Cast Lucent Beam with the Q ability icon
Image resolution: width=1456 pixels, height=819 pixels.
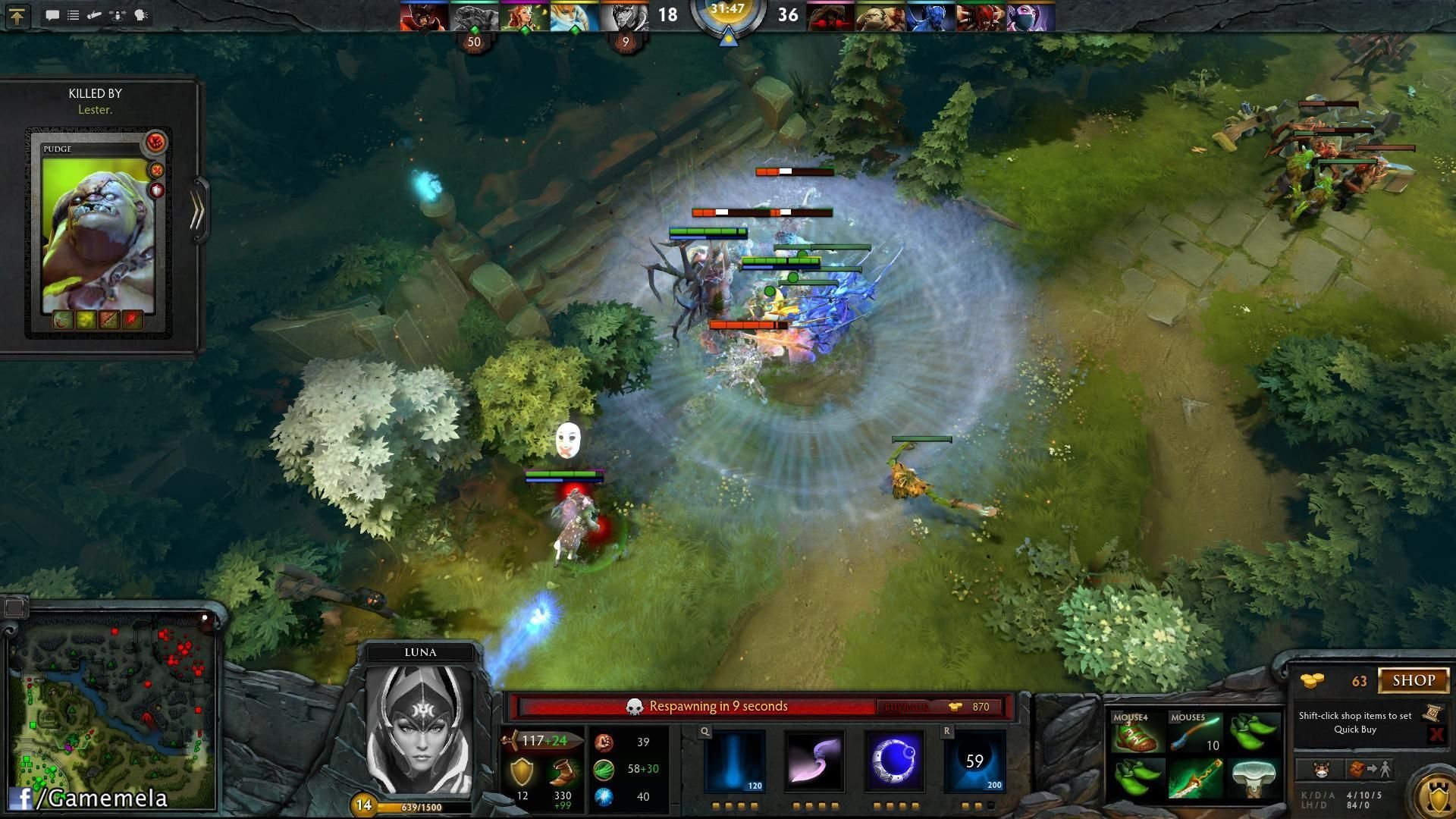pos(734,761)
